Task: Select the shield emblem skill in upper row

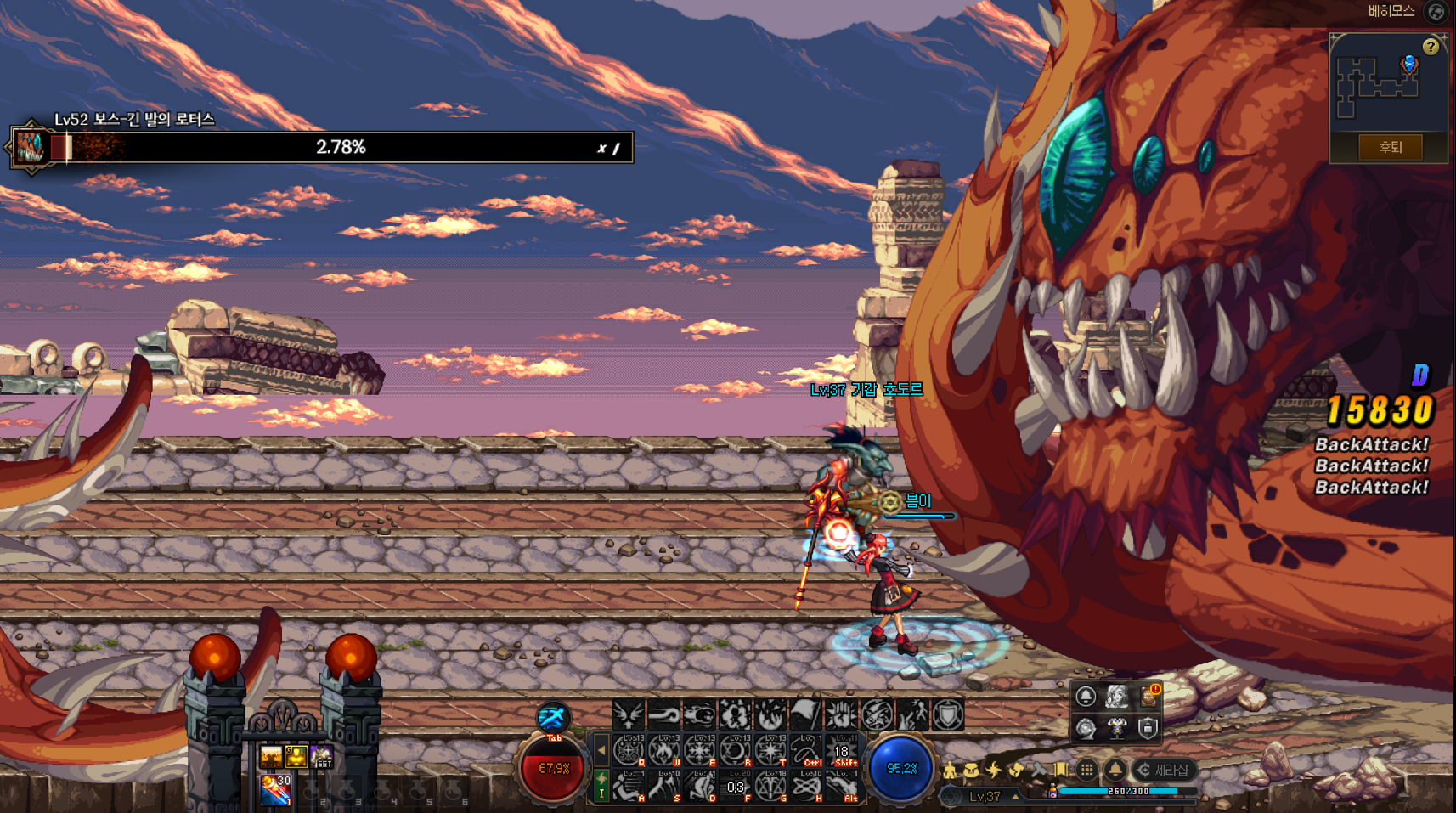Action: pos(947,715)
